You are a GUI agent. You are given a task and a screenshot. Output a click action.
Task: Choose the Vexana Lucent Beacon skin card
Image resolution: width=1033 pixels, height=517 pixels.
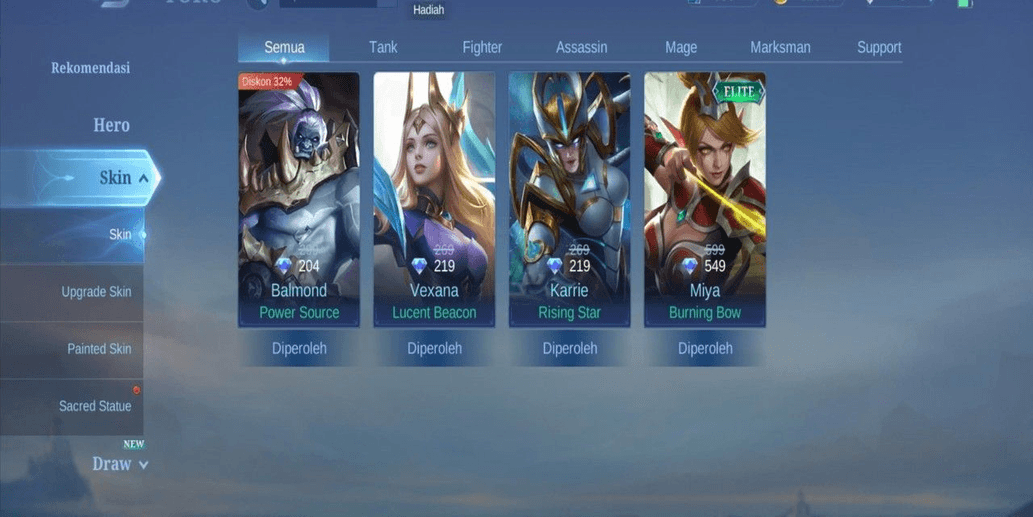(434, 199)
